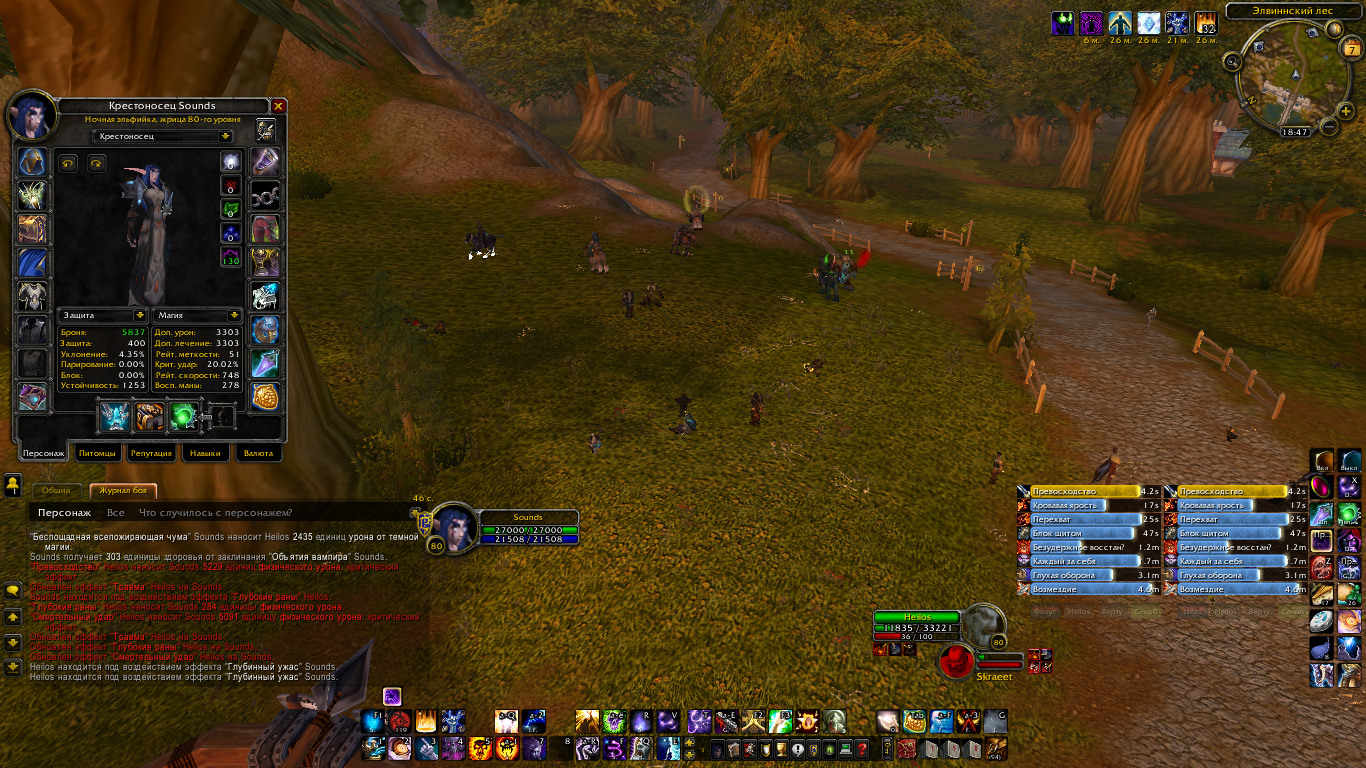Open the red question mark help button
Viewport: 1366px width, 768px height.
pos(861,749)
